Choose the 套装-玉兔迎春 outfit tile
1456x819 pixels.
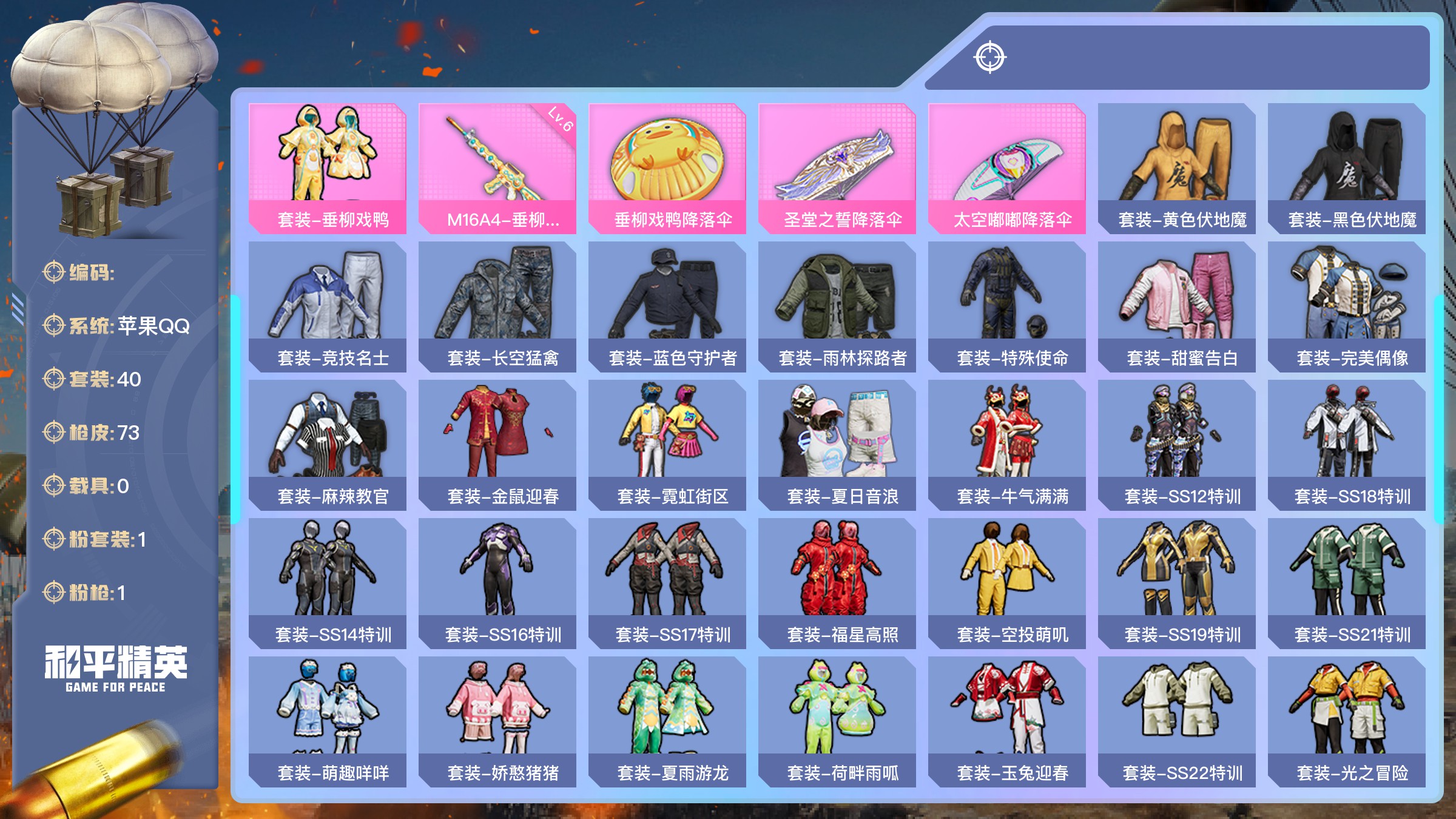click(x=1007, y=721)
